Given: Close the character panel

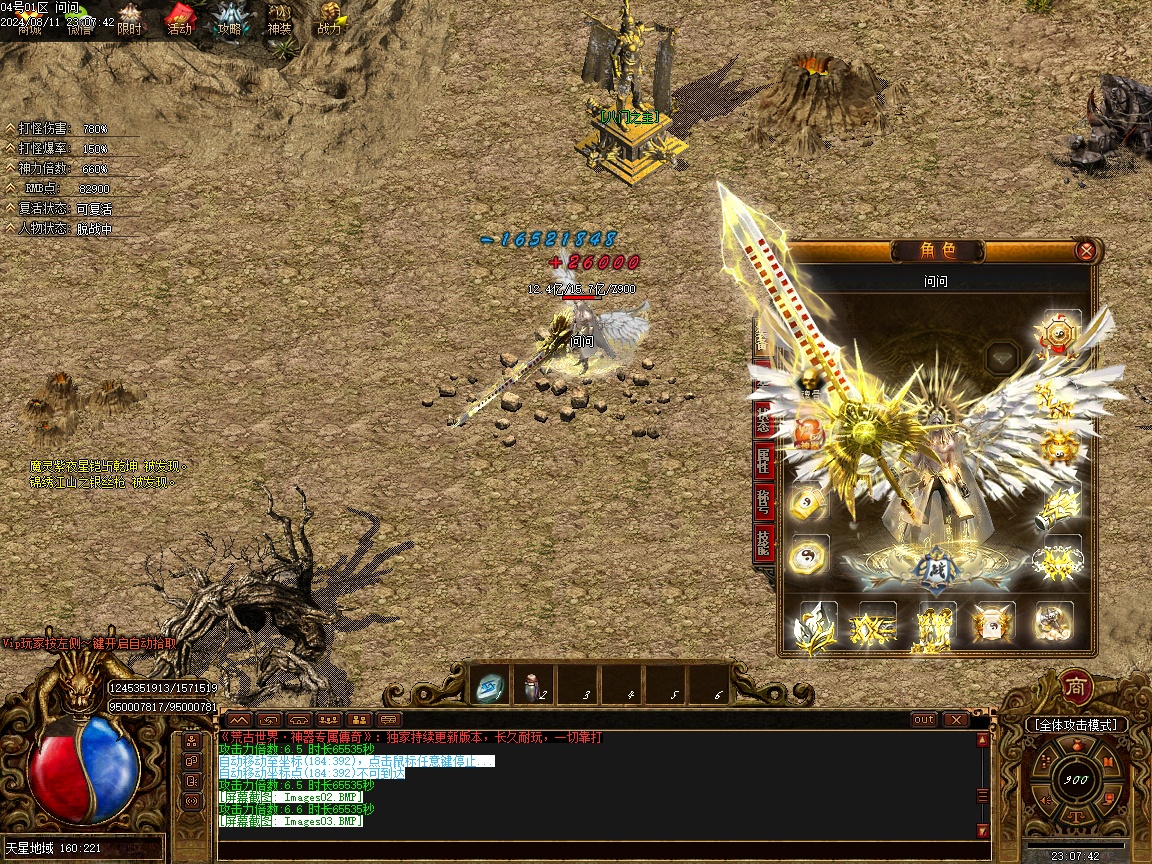Looking at the screenshot, I should point(1085,251).
